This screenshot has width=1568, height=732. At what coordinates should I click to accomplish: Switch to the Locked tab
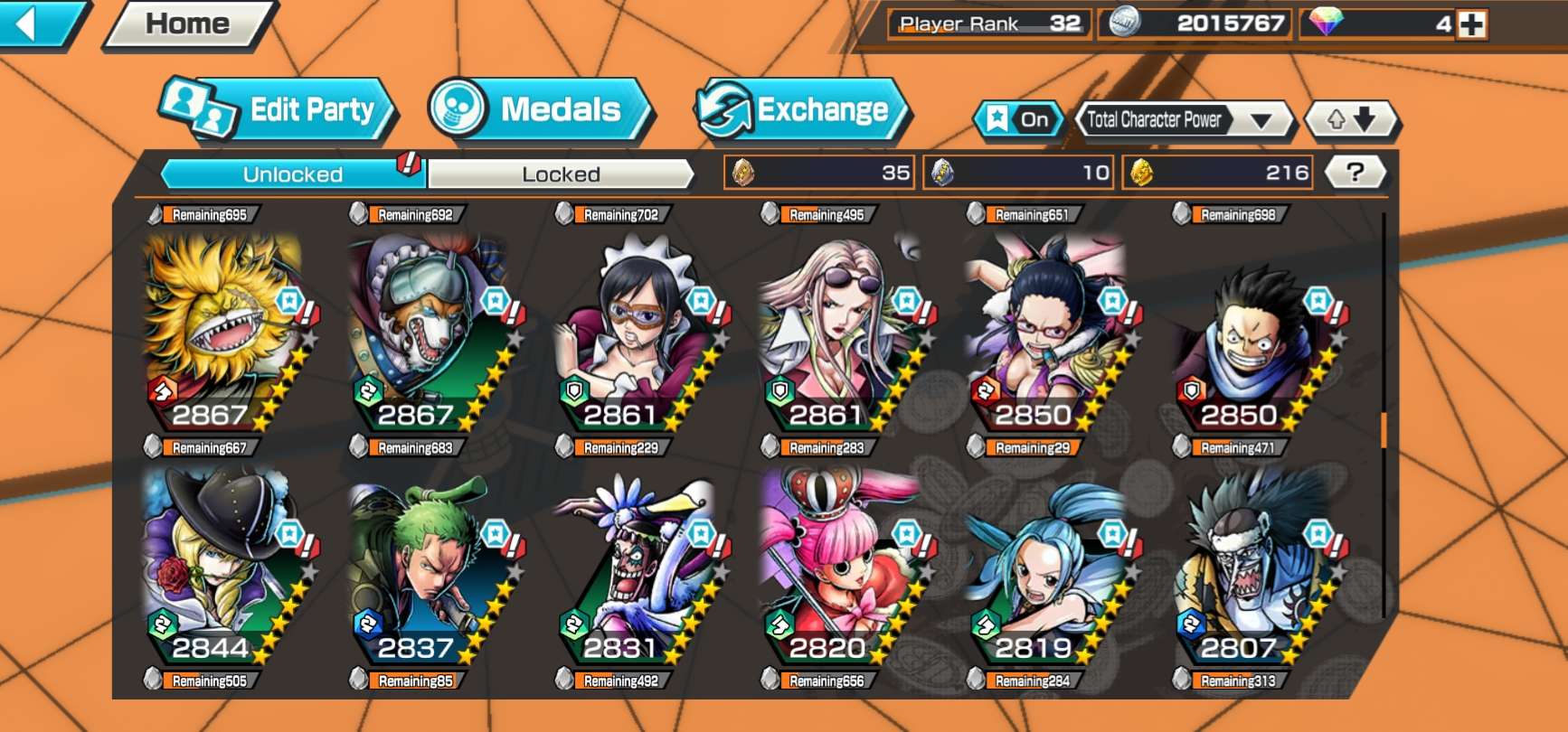click(561, 174)
